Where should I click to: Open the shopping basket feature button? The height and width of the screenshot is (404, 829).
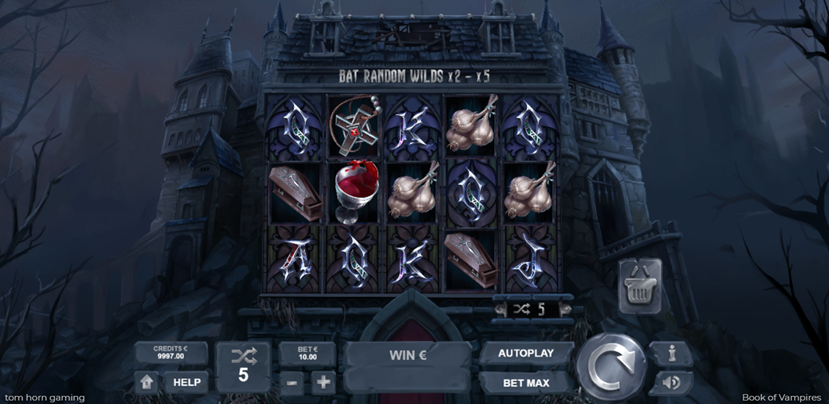[x=637, y=288]
